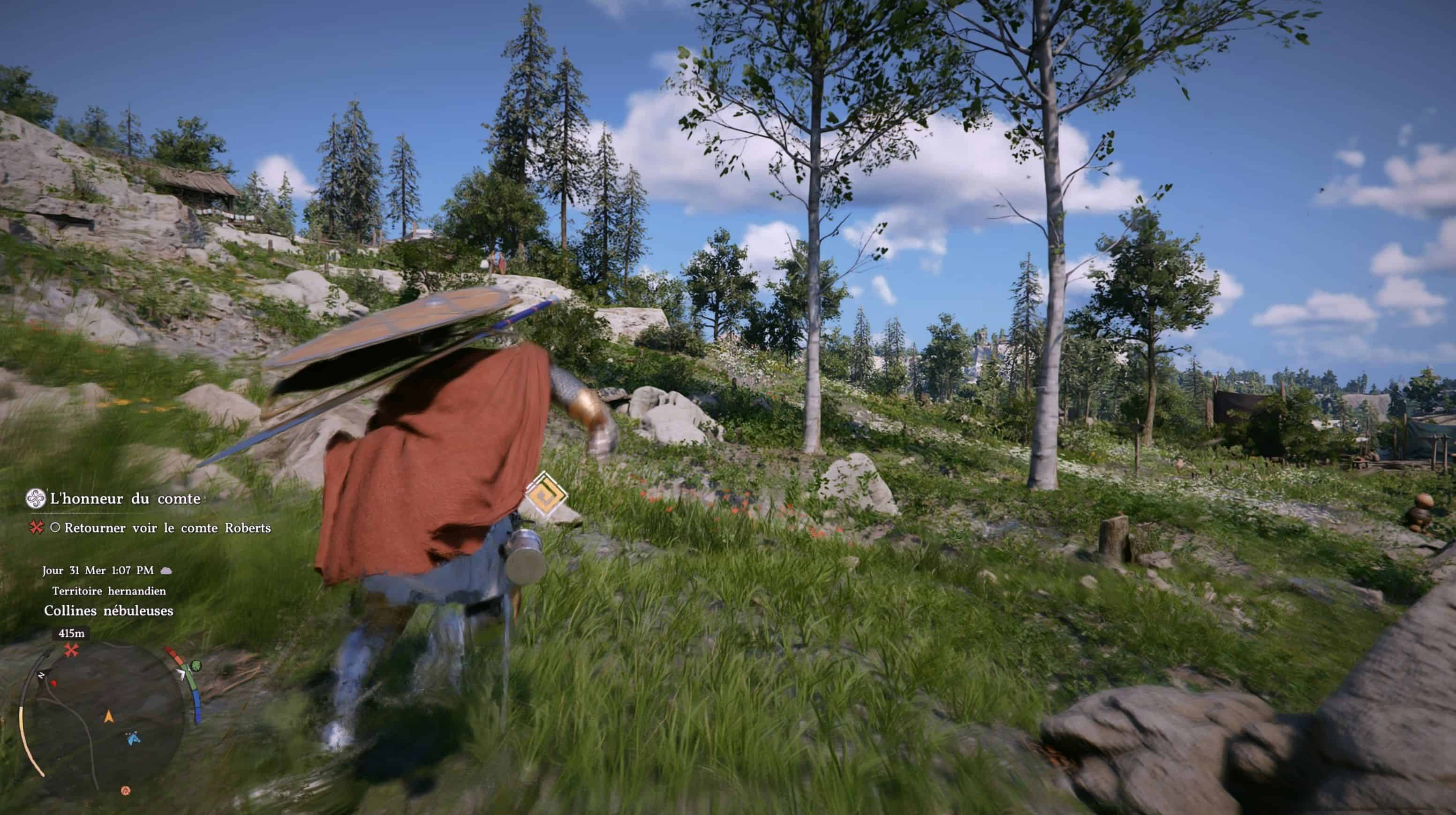
Task: Open the L'honneur du comte quest tracker
Action: (125, 498)
